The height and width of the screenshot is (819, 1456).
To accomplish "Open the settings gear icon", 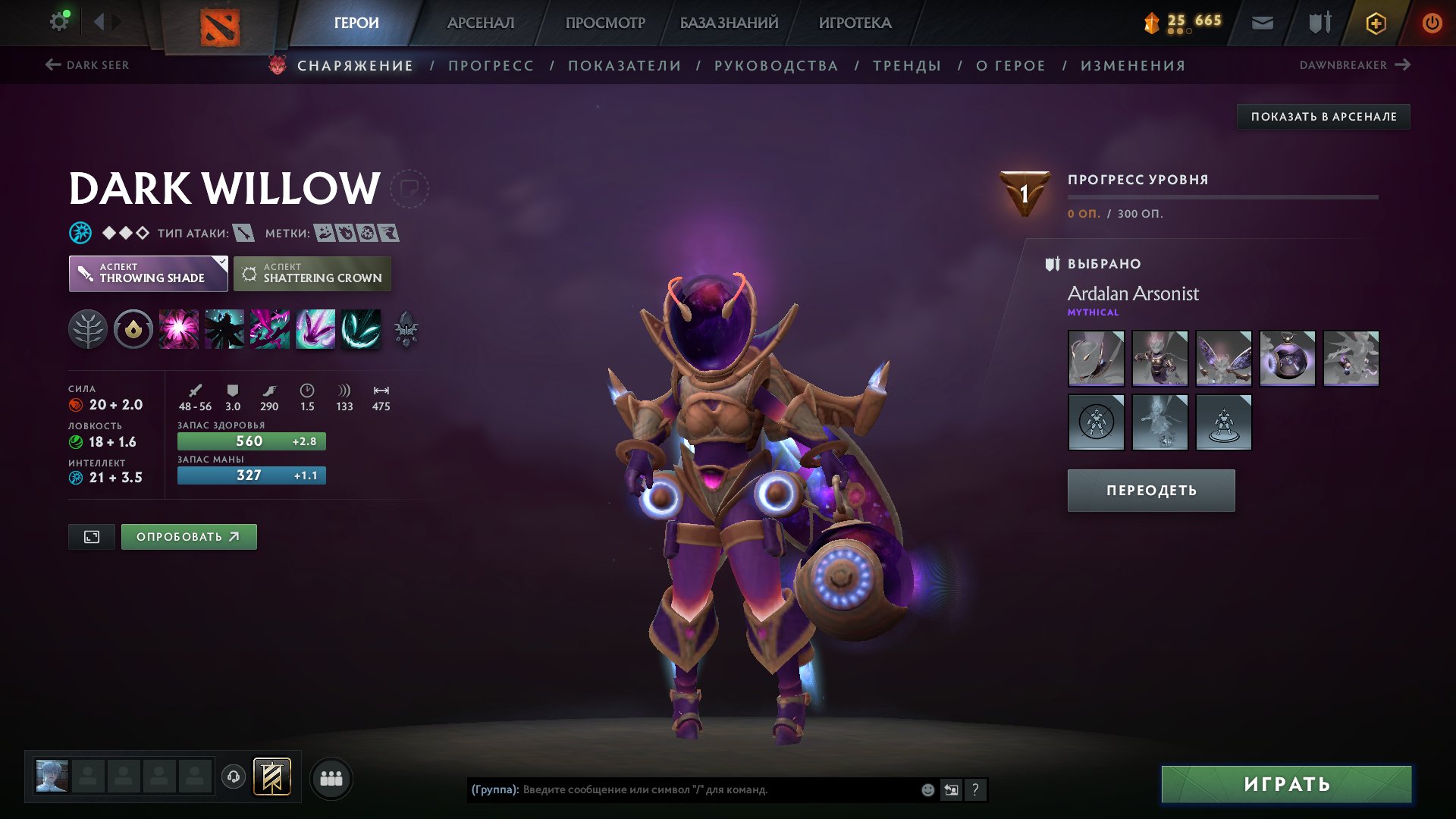I will [x=59, y=20].
